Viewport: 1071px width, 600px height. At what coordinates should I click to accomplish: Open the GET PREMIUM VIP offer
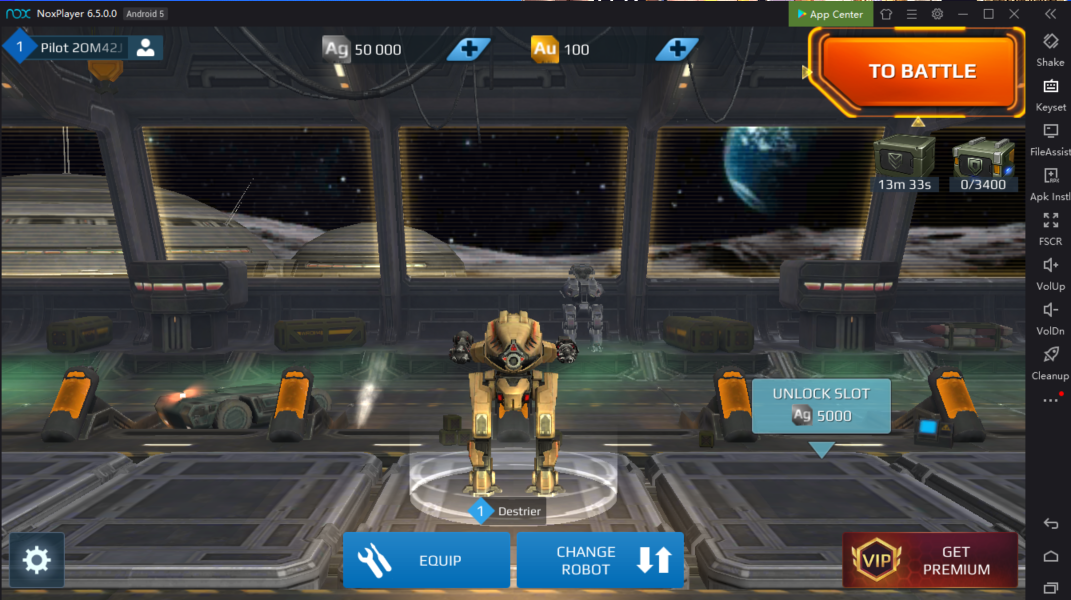click(930, 560)
